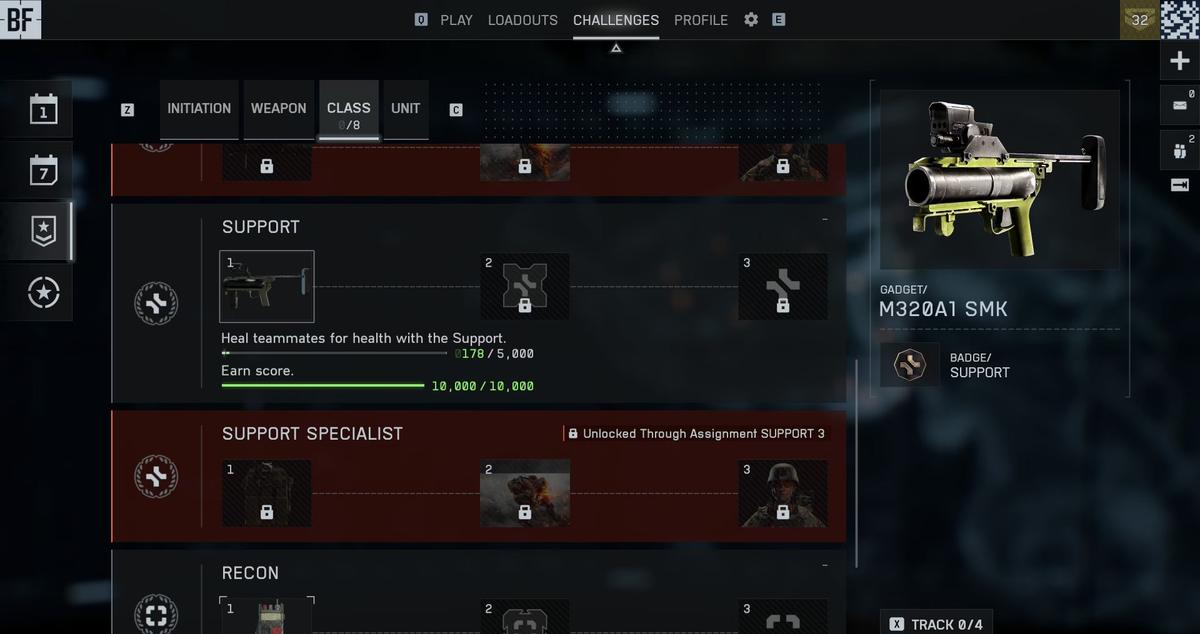
Task: Open the mail envelope icon
Action: (1179, 104)
